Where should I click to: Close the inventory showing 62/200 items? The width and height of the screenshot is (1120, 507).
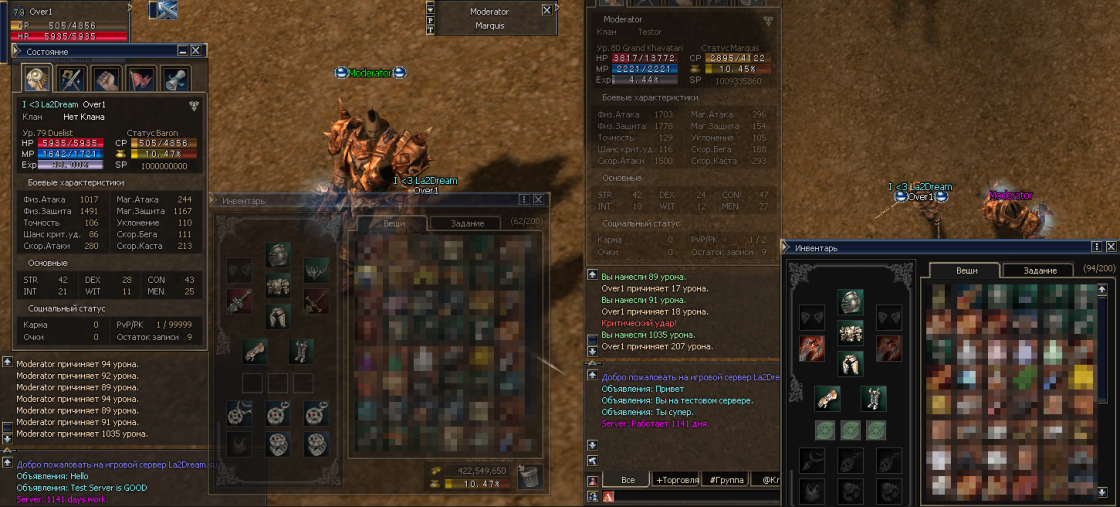click(538, 200)
